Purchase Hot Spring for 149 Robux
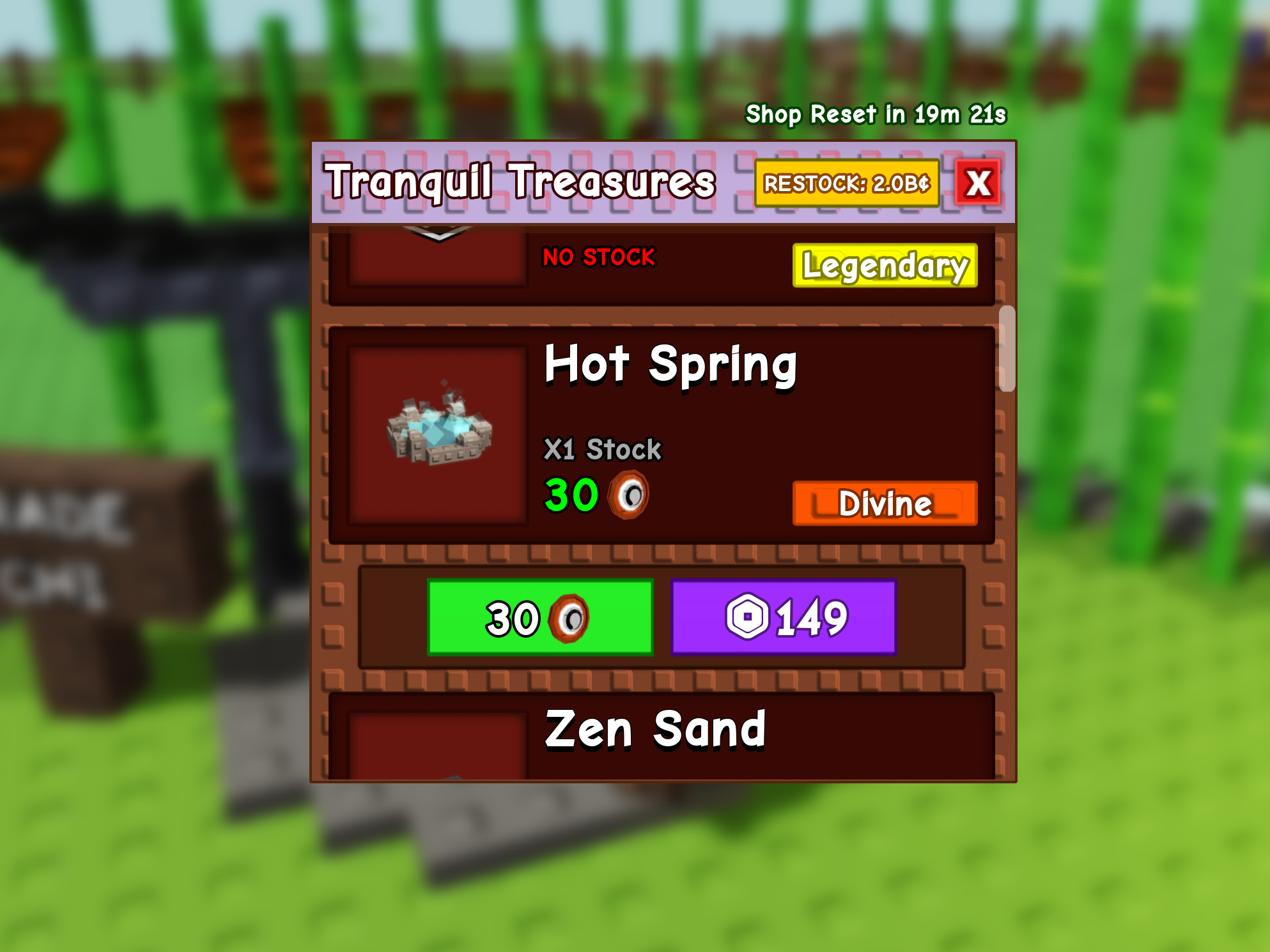This screenshot has height=952, width=1270. point(784,615)
